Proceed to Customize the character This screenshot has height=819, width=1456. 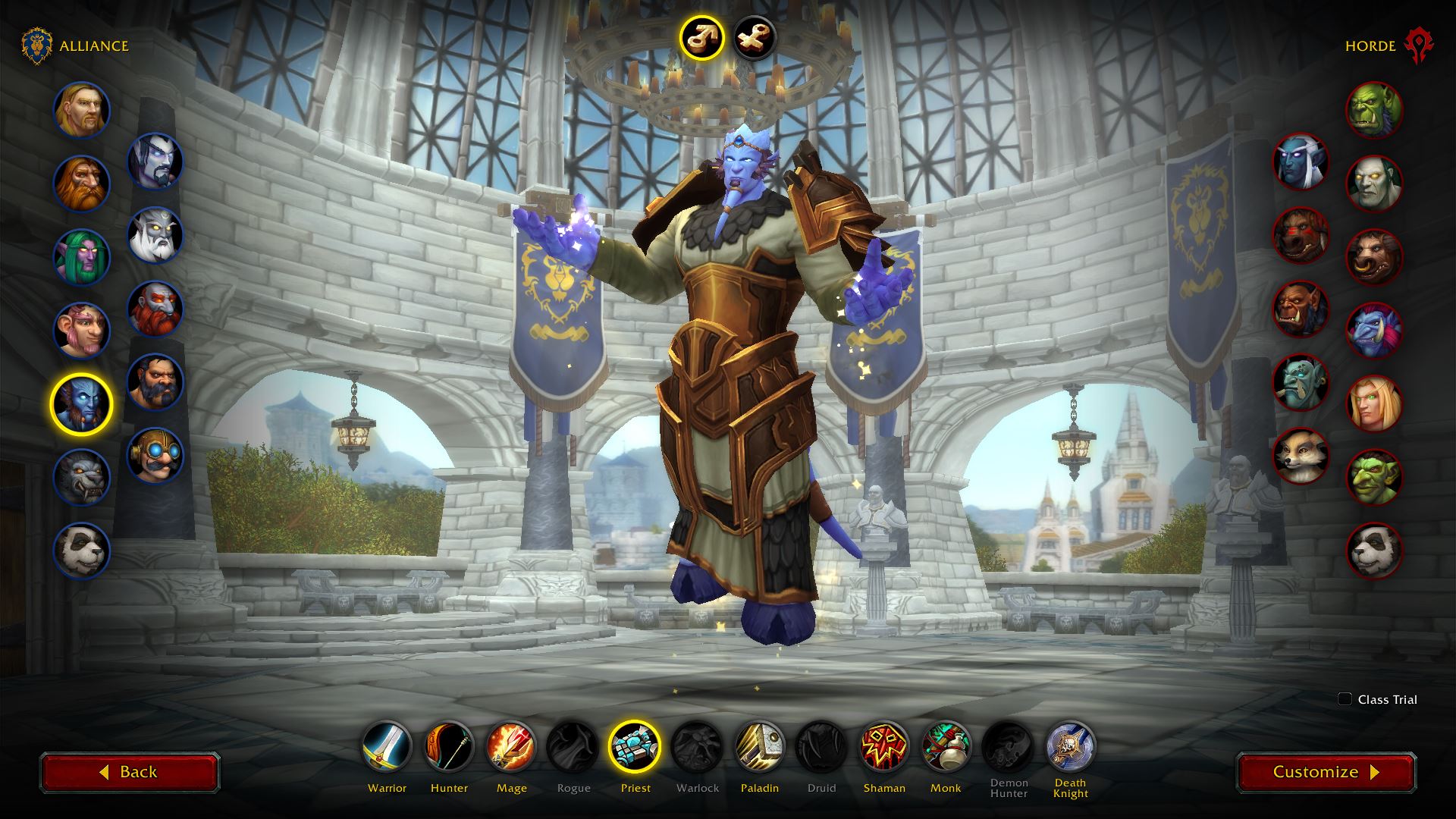1326,772
